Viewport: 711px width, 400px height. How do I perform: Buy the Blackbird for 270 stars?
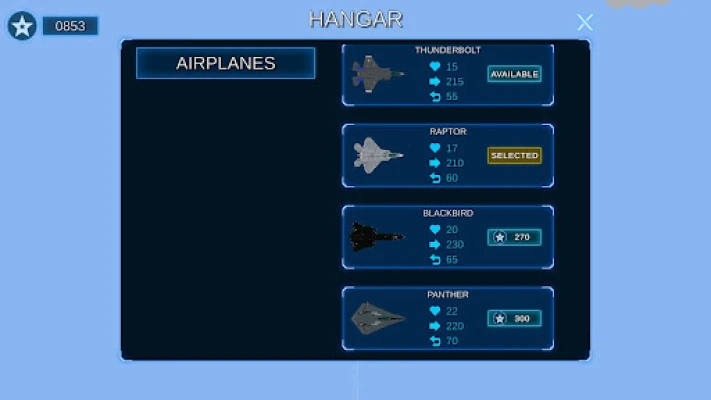click(514, 237)
